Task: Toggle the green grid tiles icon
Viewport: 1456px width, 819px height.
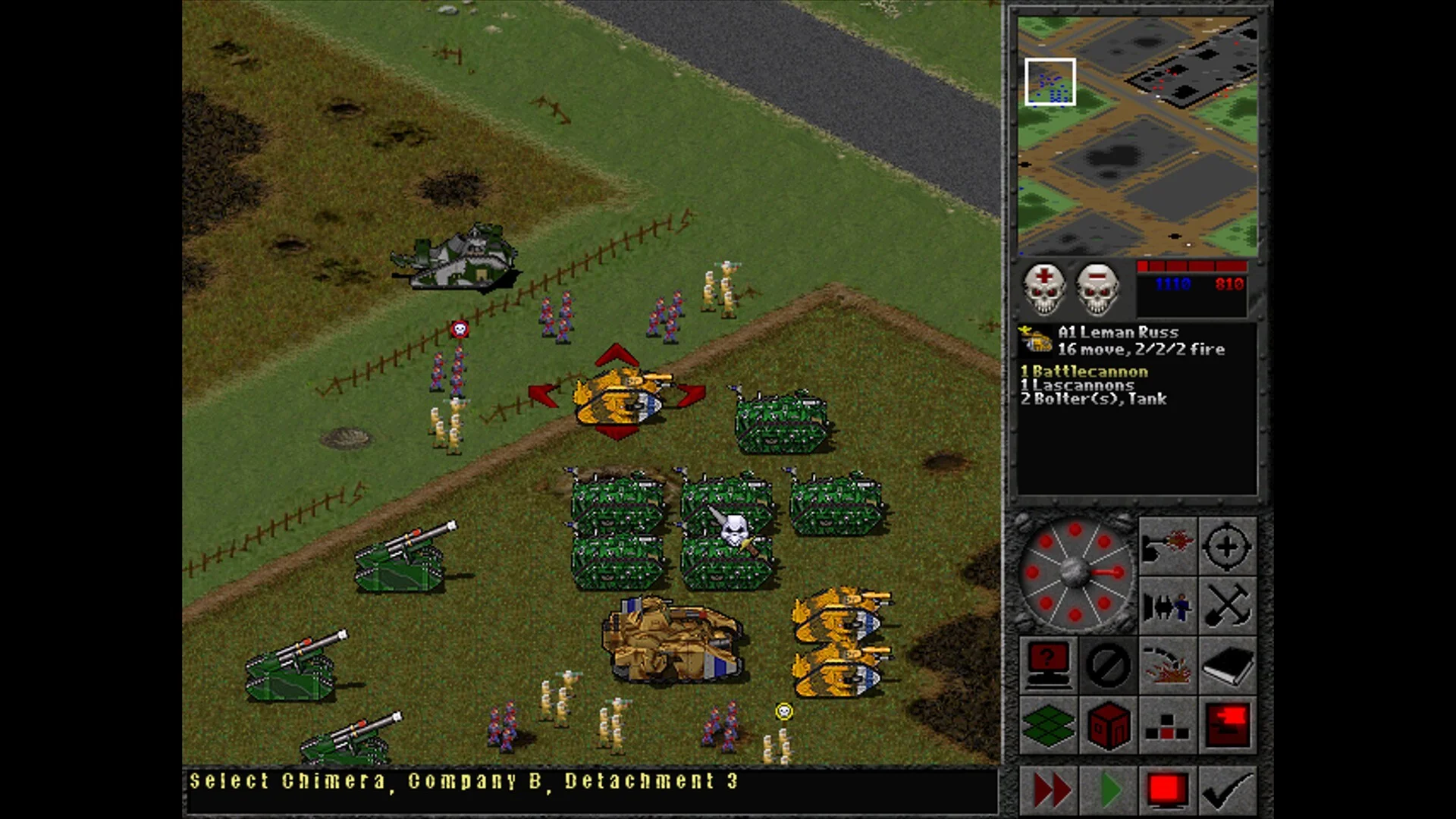Action: (x=1047, y=726)
